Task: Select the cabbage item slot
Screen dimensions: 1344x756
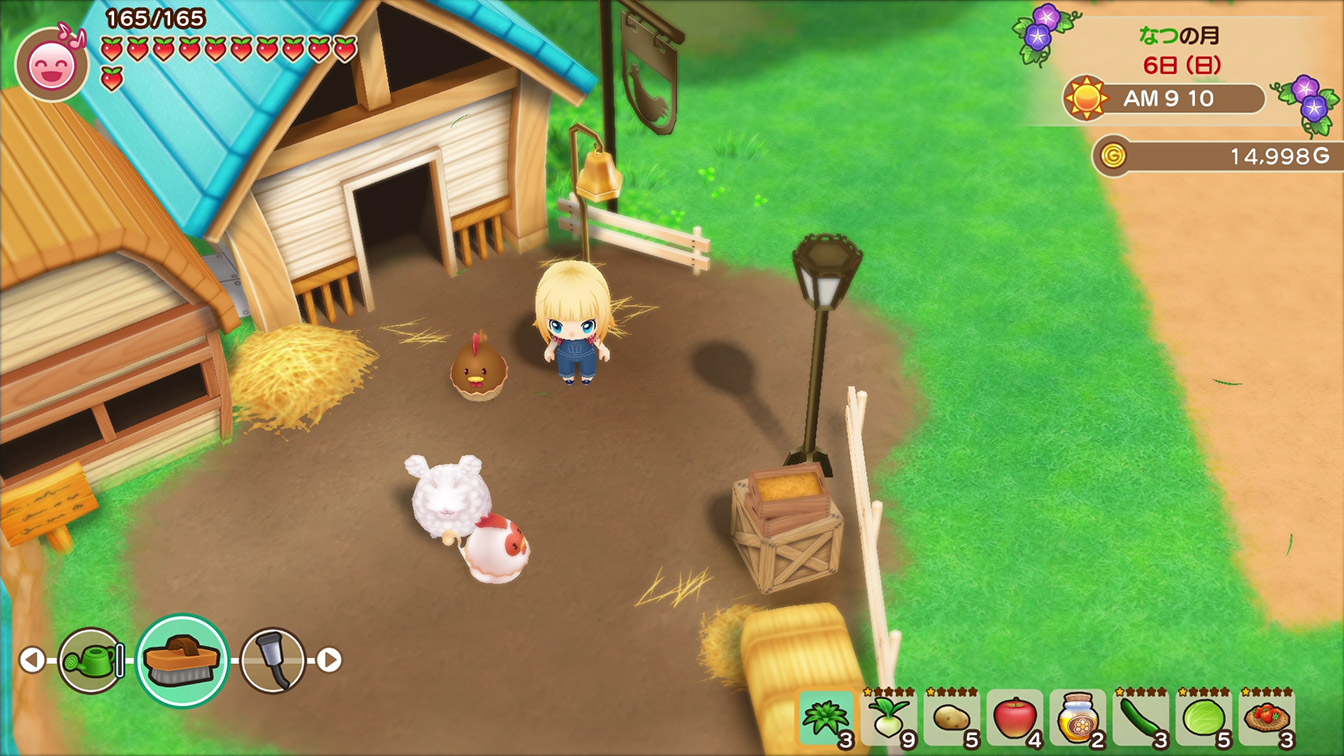Action: pos(1203,718)
